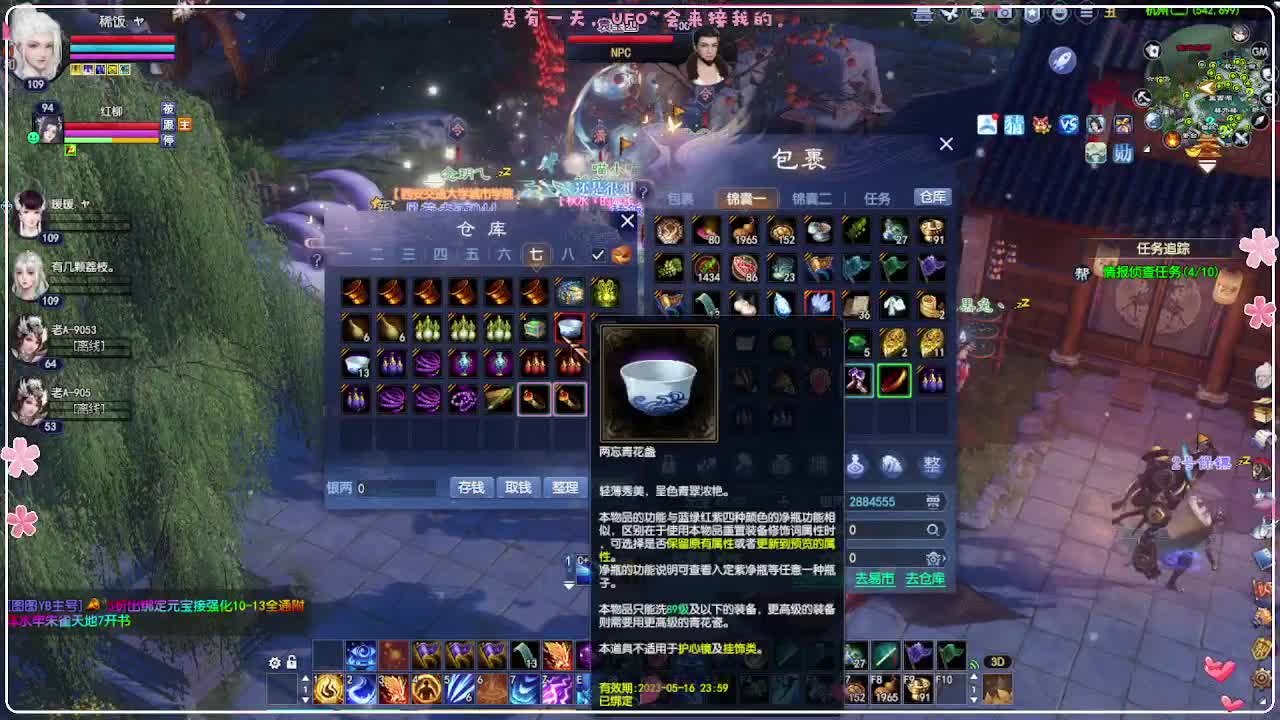This screenshot has width=1280, height=720.
Task: Click the 存钱 deposit button in the warehouse
Action: click(469, 487)
